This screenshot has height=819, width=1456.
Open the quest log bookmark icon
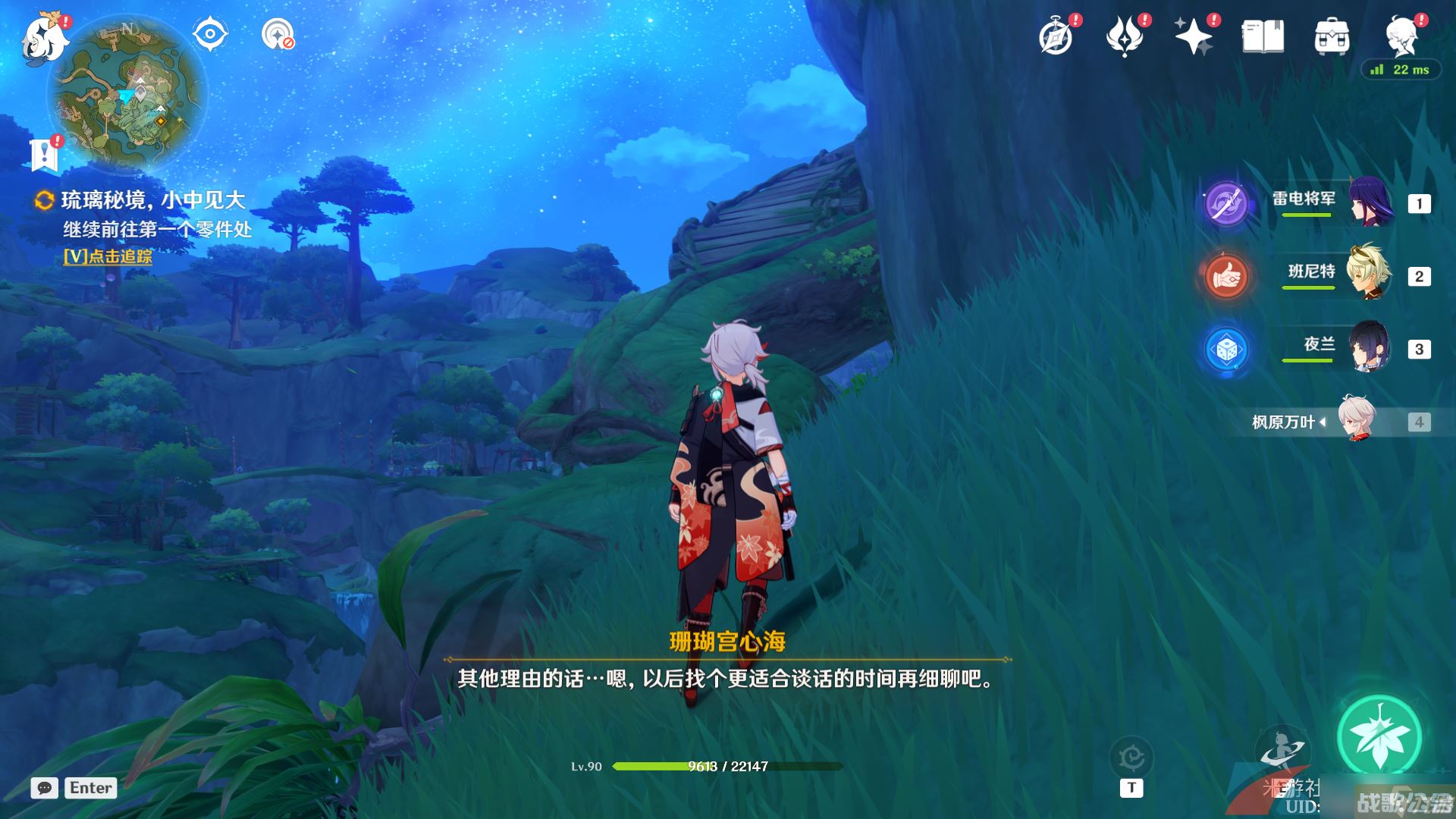(x=44, y=155)
